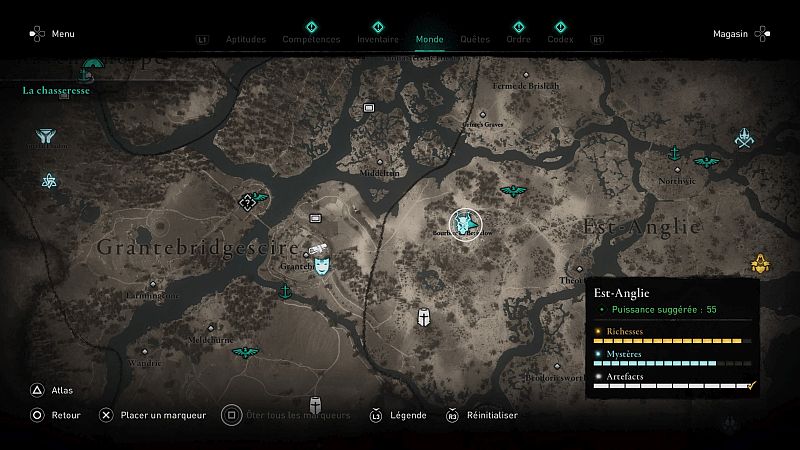Select the golden wealth marker on the map
The image size is (800, 450).
point(758,264)
